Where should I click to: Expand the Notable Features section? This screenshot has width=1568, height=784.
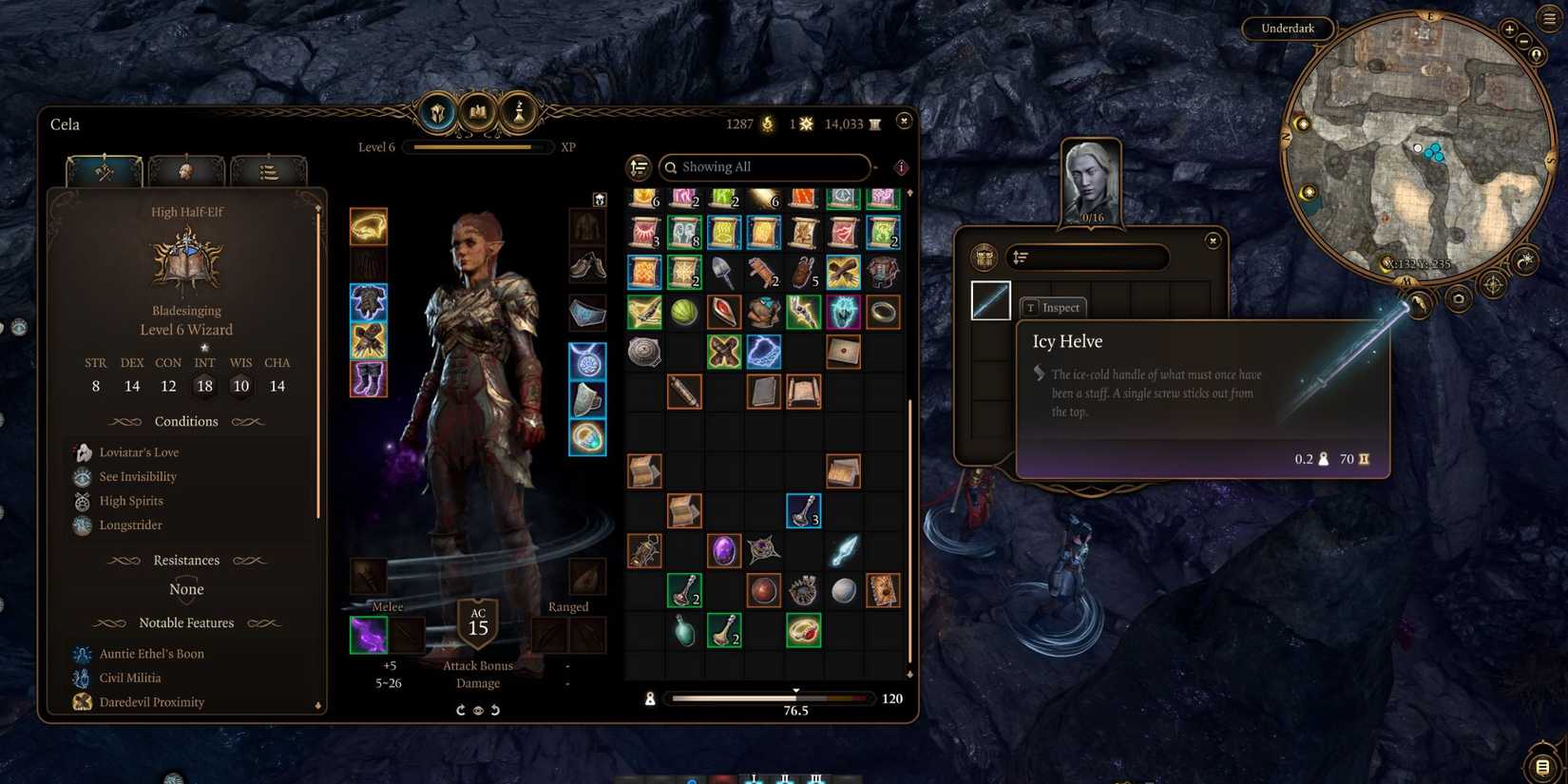point(186,622)
